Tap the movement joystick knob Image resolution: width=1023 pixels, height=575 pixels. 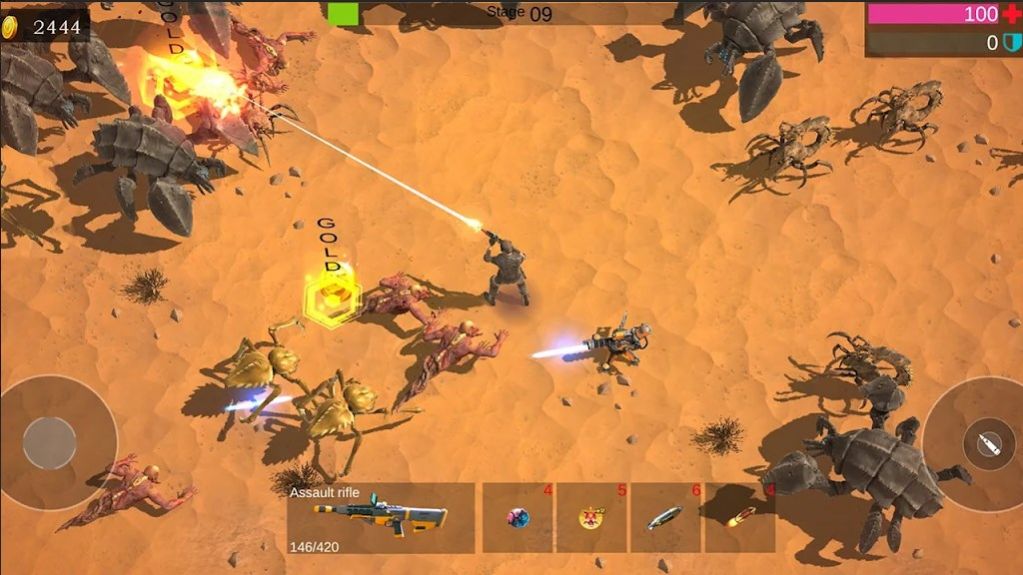click(x=50, y=443)
